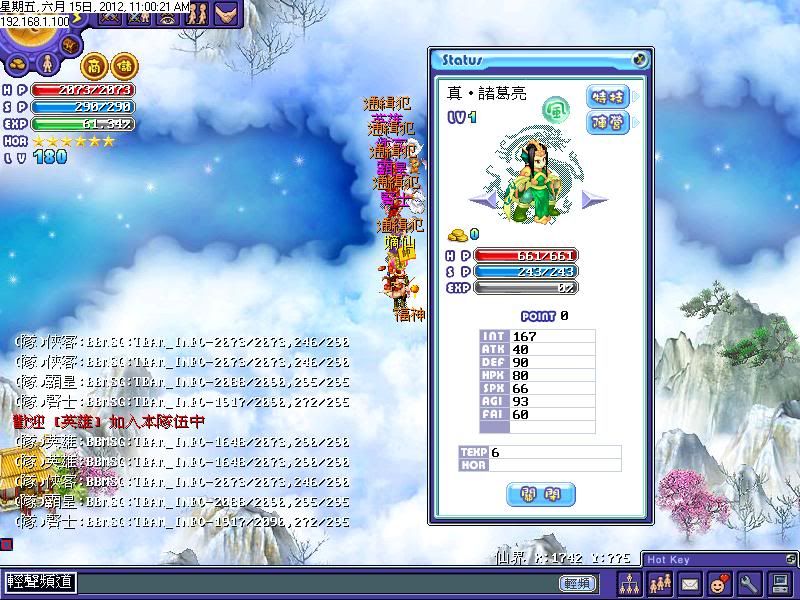Open settings with the wrench icon
800x600 pixels.
[748, 582]
